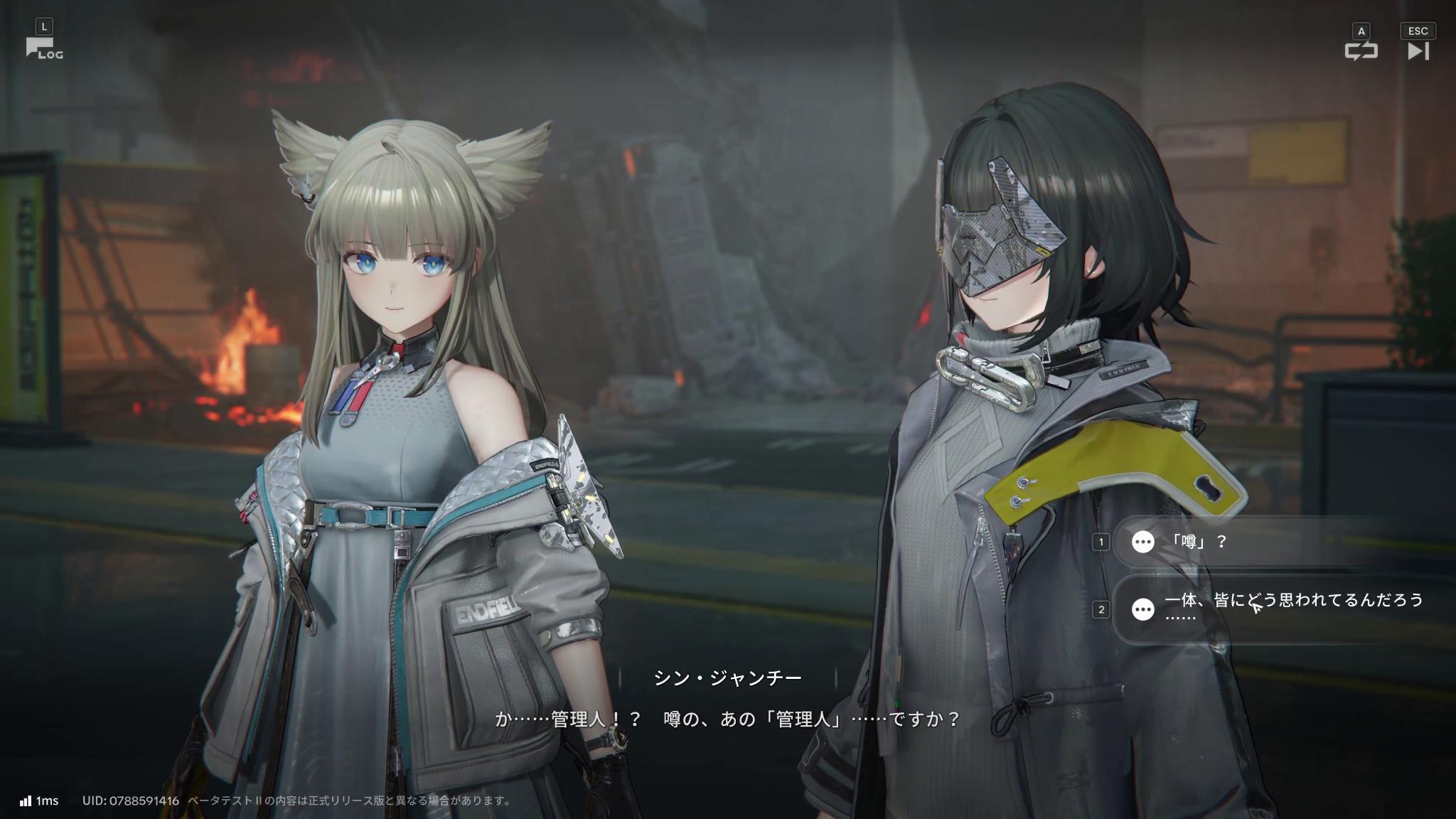Open the dialogue LOG
This screenshot has width=1456, height=819.
44,48
